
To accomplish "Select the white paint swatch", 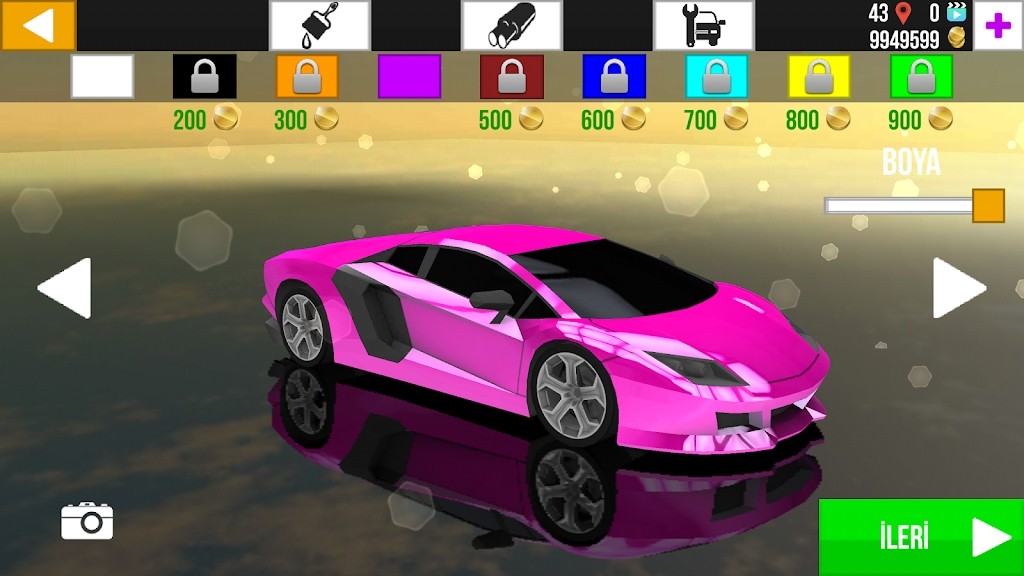I will 102,76.
